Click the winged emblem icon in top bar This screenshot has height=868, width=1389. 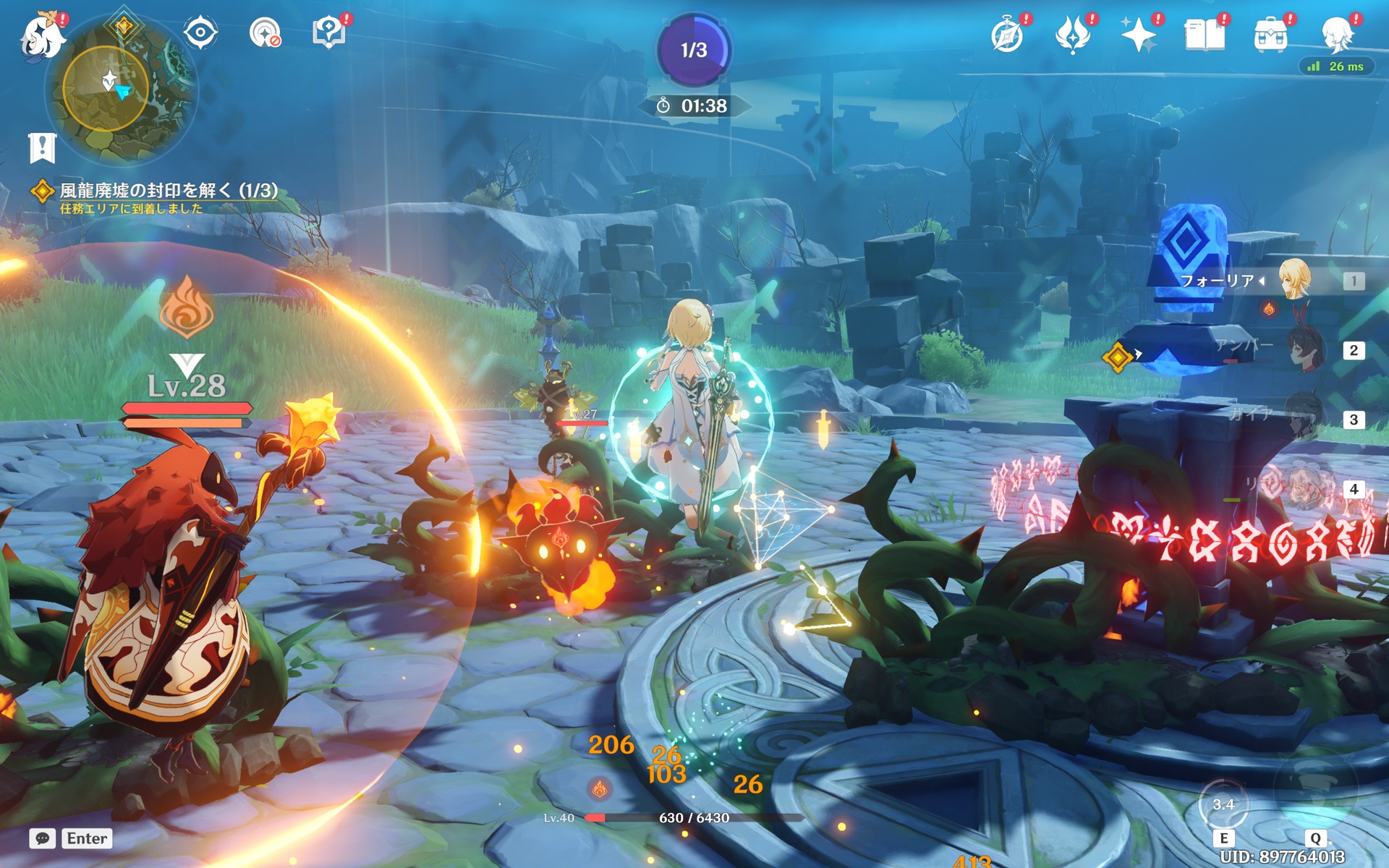(1072, 35)
